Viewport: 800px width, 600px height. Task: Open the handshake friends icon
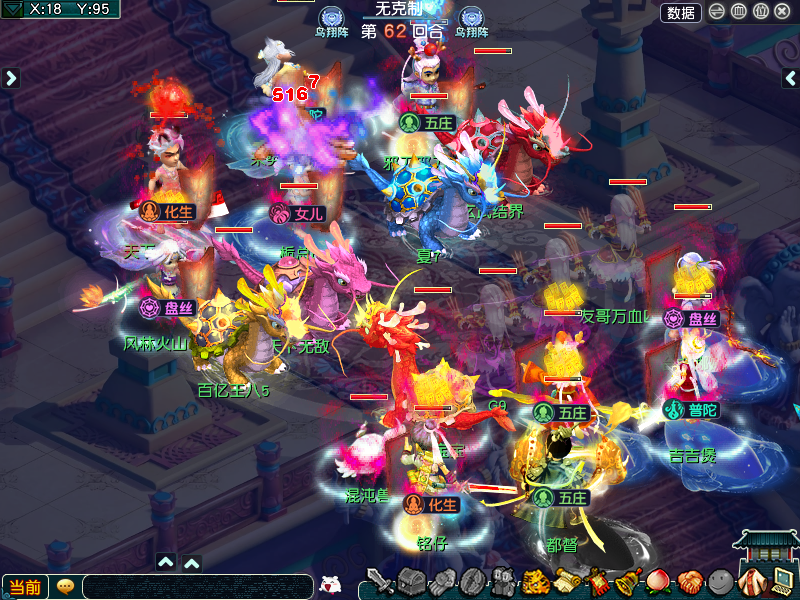tap(688, 581)
